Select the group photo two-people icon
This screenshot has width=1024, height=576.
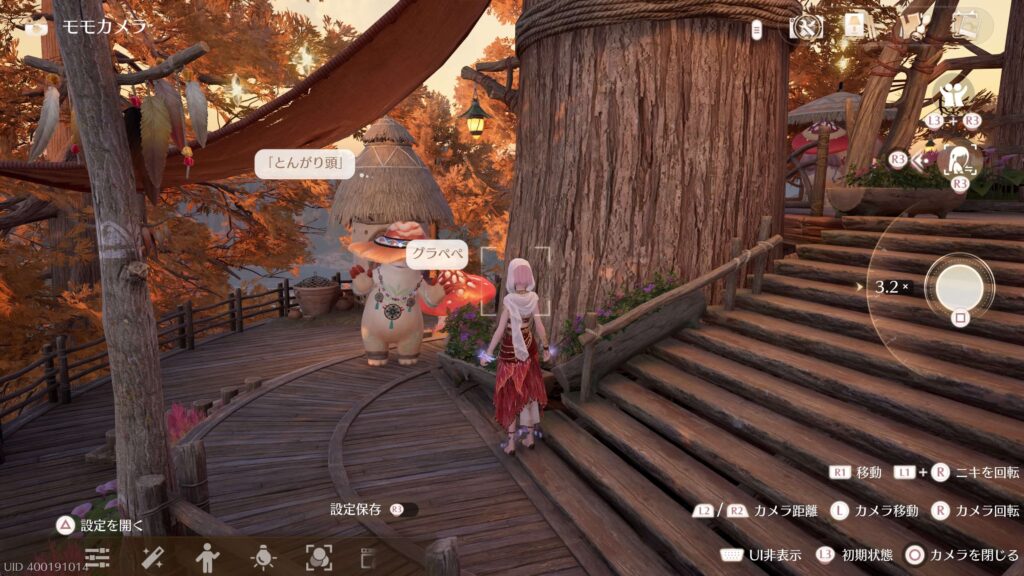pos(955,96)
